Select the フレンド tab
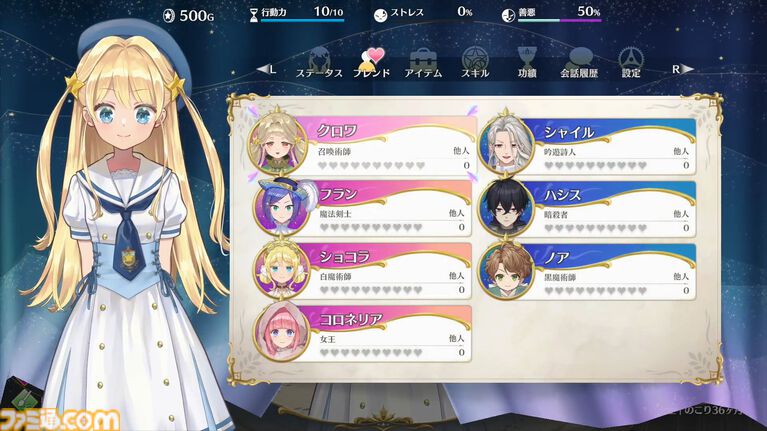Screen dimensions: 767x431 point(370,64)
